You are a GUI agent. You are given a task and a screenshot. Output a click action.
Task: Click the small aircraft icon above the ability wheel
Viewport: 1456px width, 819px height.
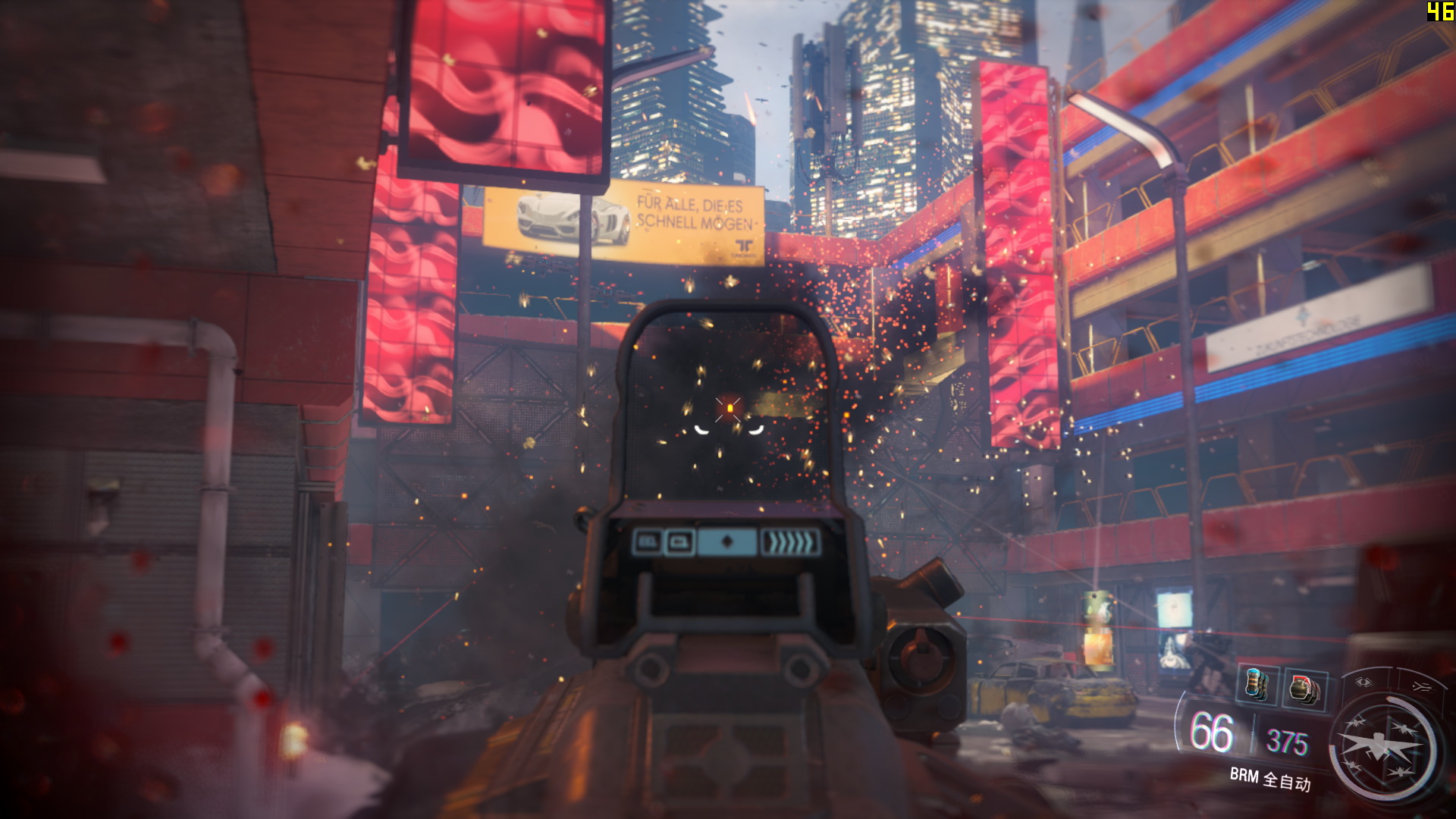pos(1420,686)
